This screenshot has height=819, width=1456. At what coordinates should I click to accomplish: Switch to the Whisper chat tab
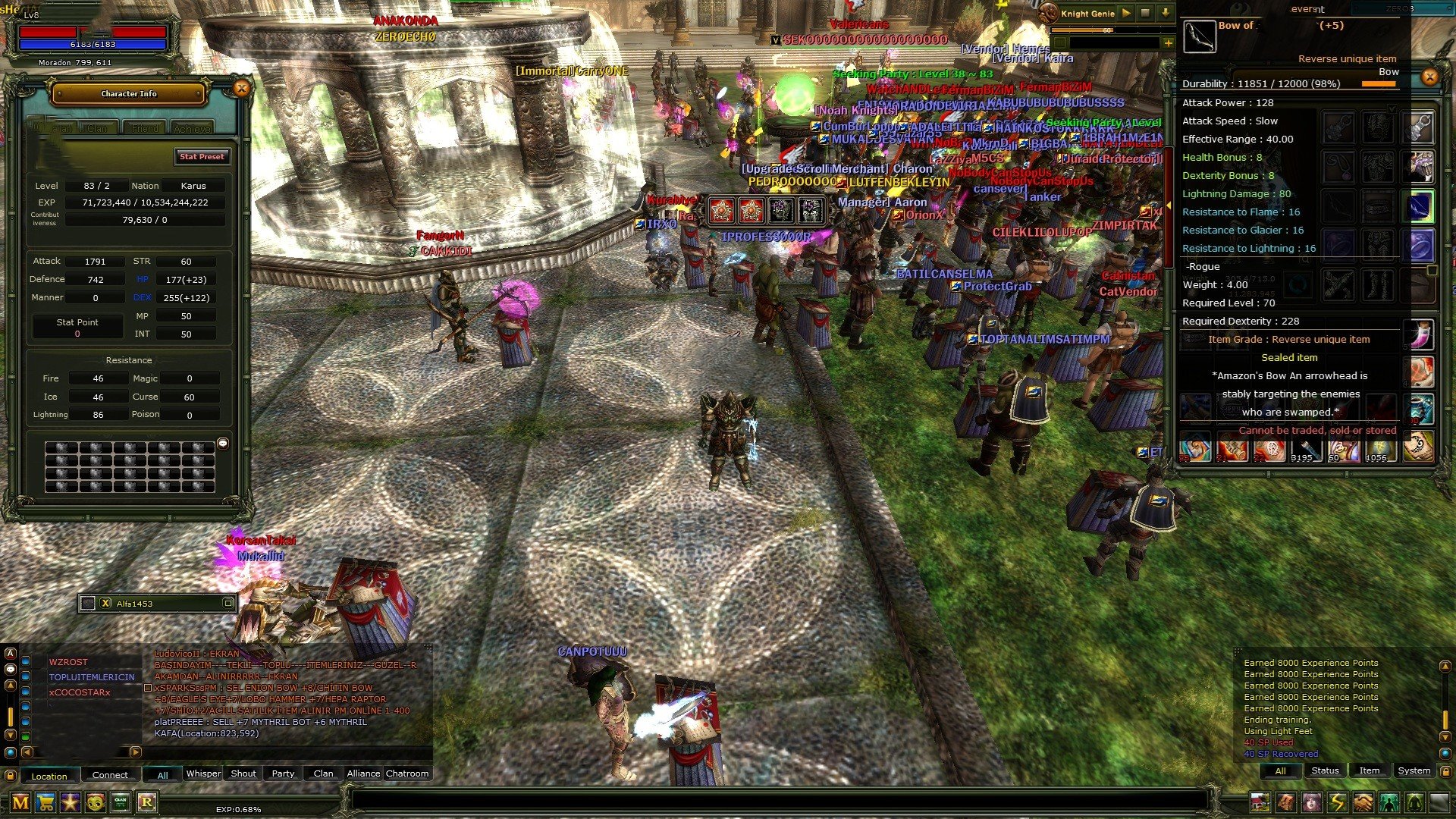(x=202, y=773)
